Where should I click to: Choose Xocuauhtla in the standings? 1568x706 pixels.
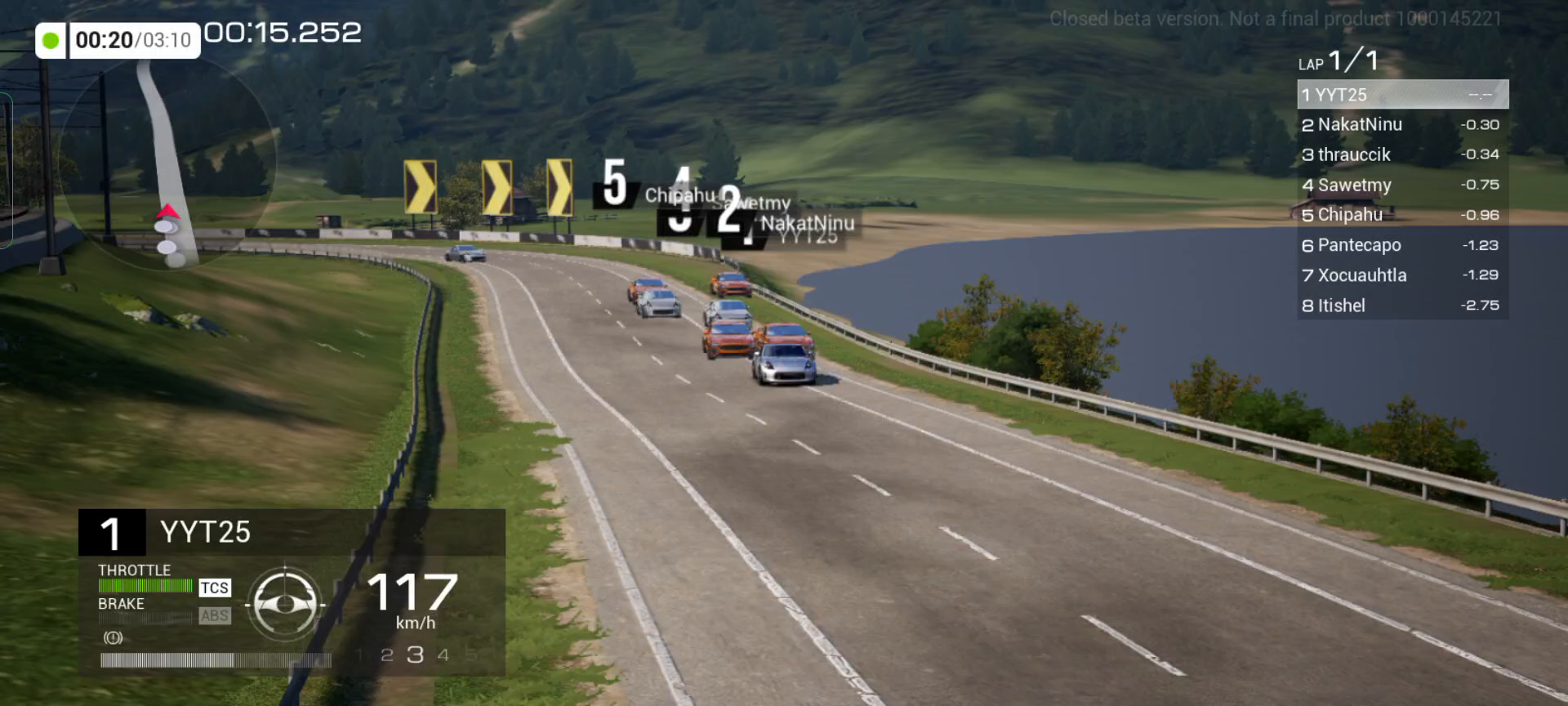[1401, 275]
